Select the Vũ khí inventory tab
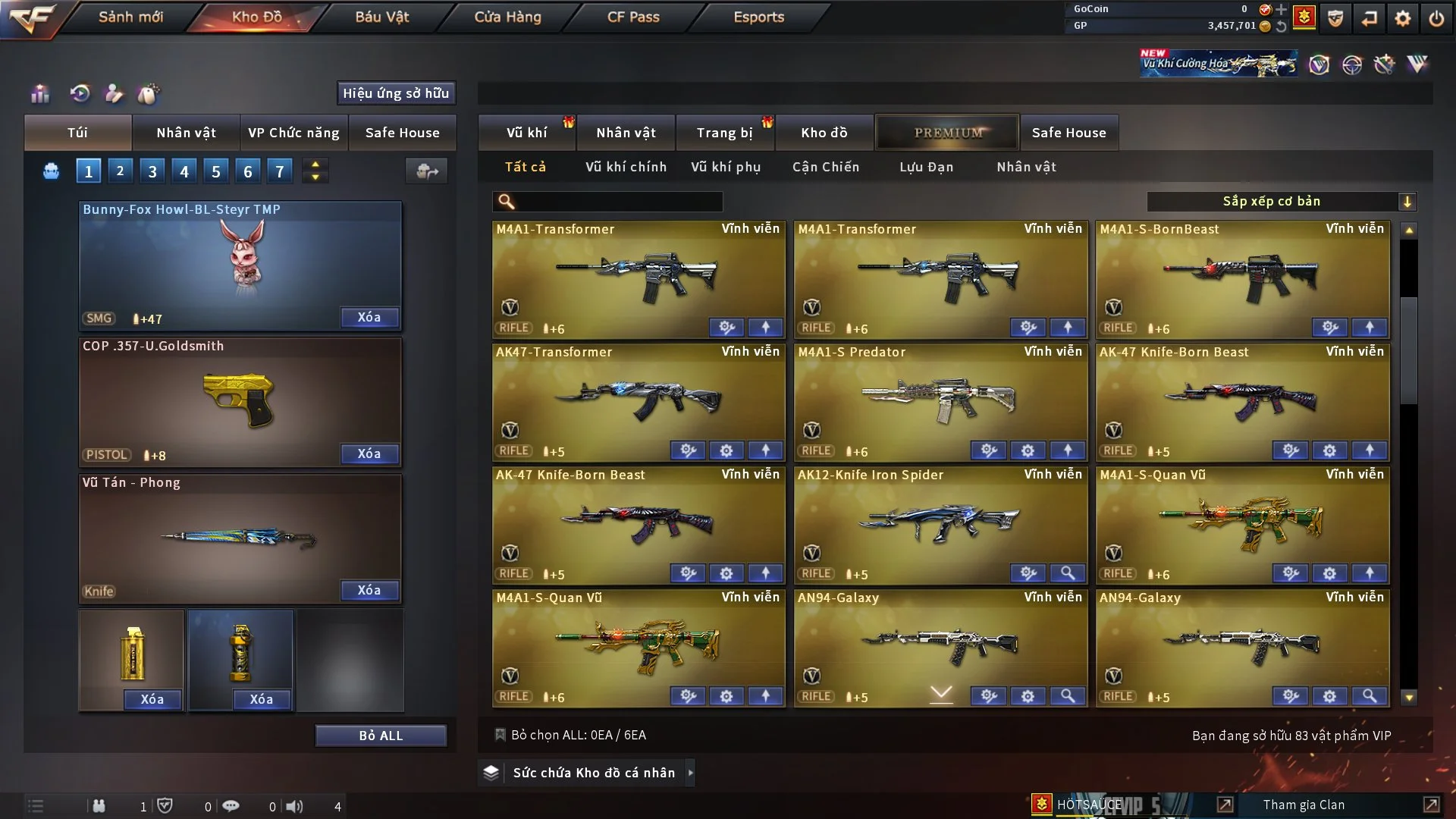The image size is (1456, 819). pos(526,133)
